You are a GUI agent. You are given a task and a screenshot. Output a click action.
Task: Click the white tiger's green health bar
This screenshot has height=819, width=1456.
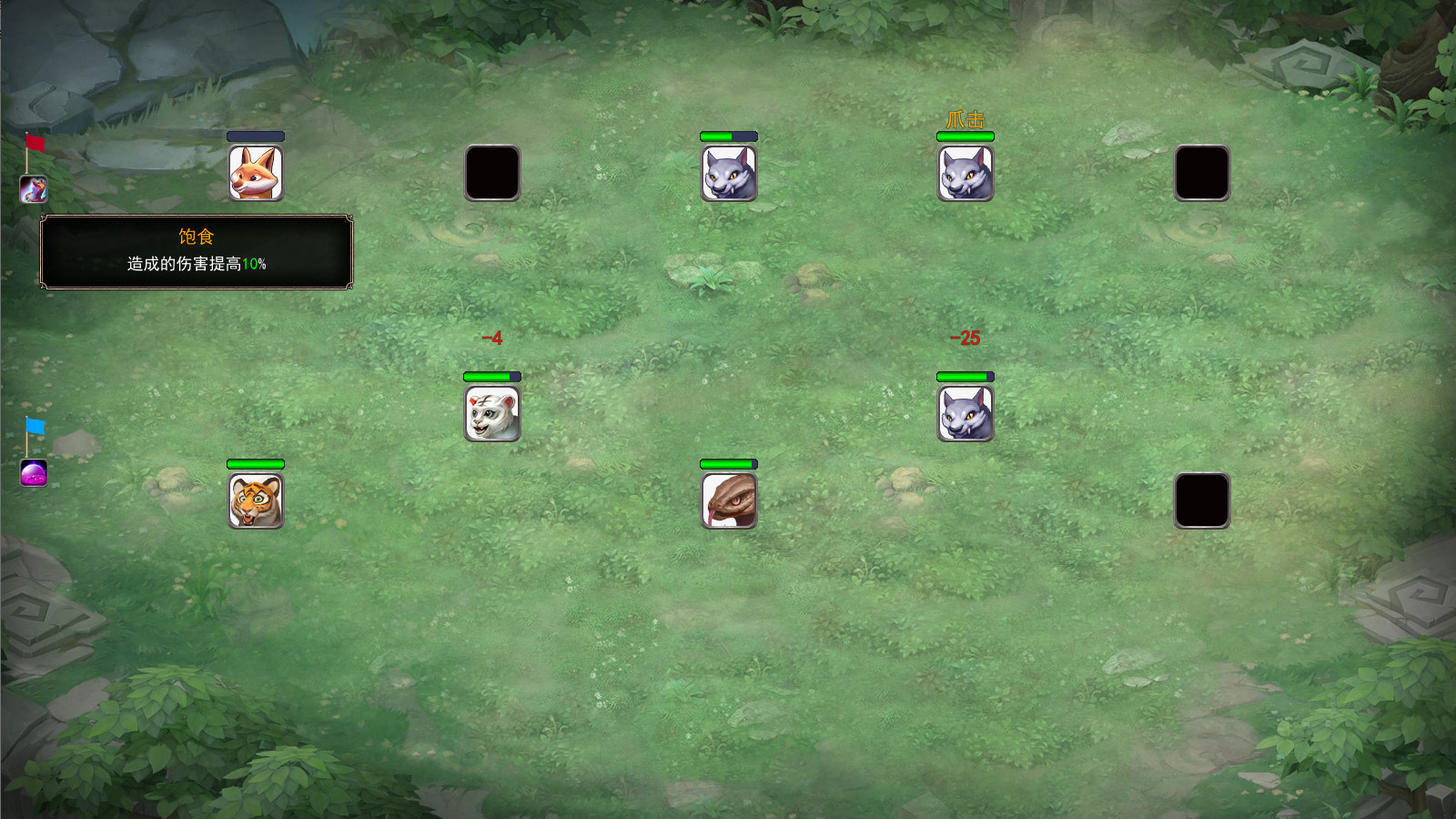coord(491,374)
